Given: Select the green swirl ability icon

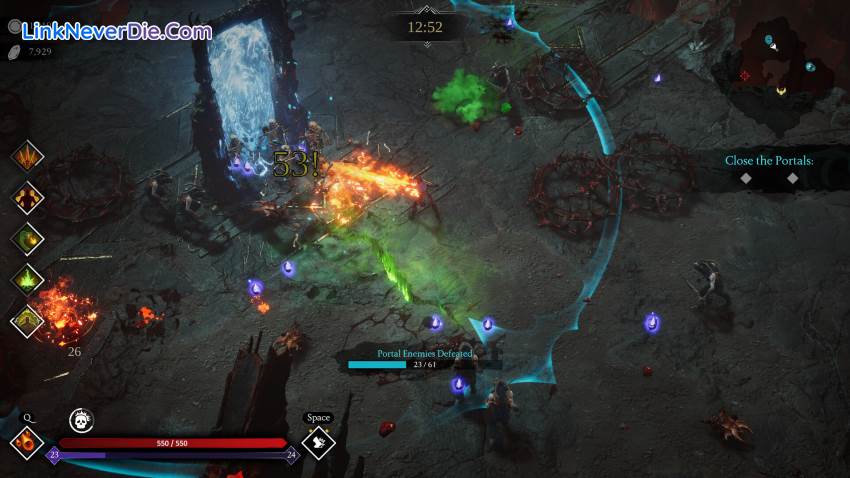Looking at the screenshot, I should point(27,238).
